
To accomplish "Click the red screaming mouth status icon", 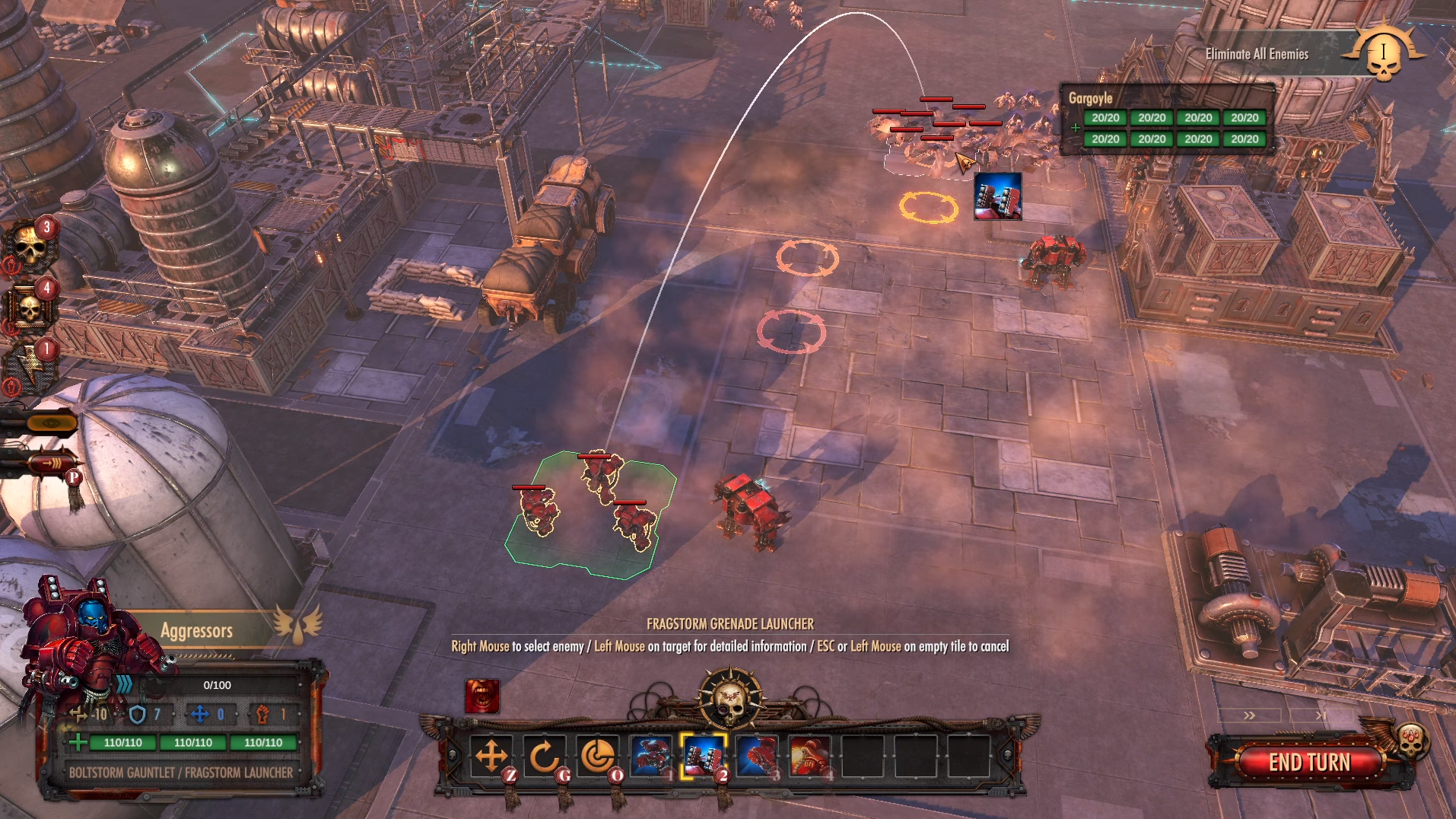I will point(482,696).
